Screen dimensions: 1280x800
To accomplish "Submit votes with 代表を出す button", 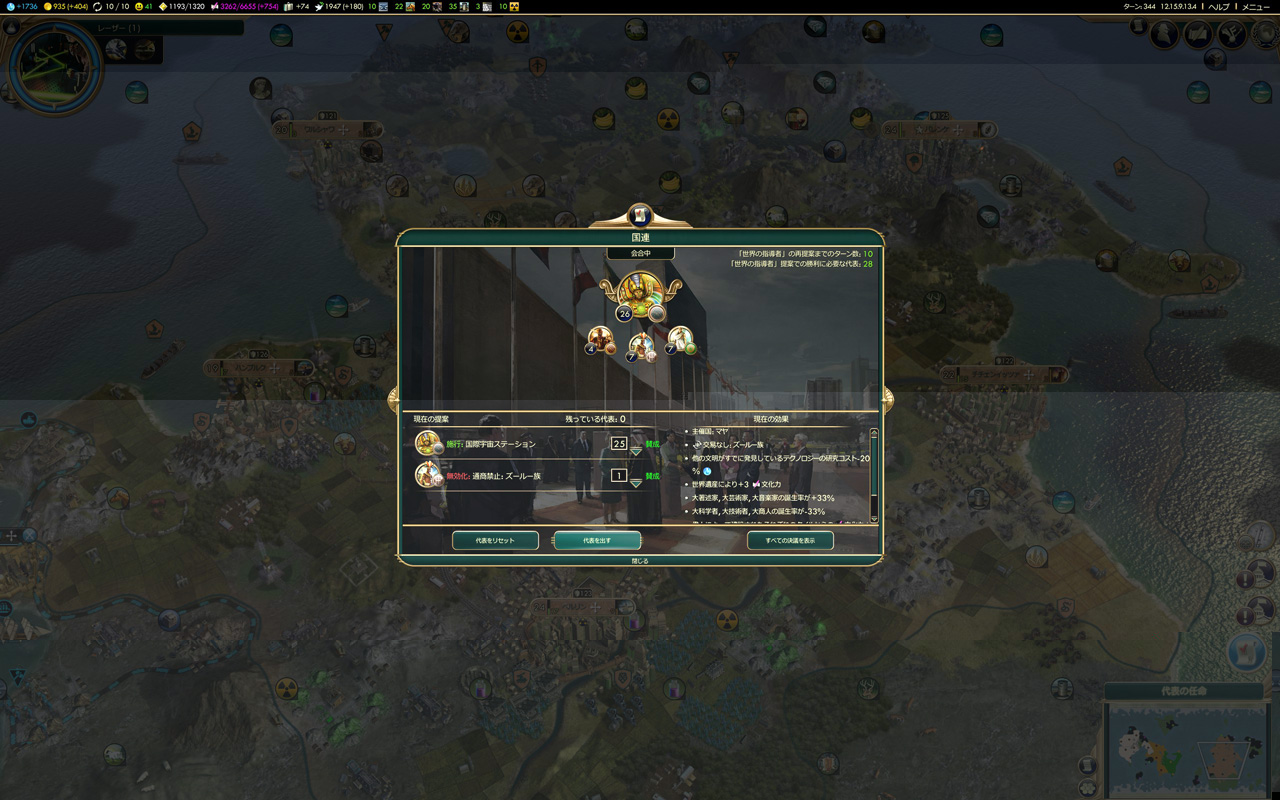I will point(597,540).
